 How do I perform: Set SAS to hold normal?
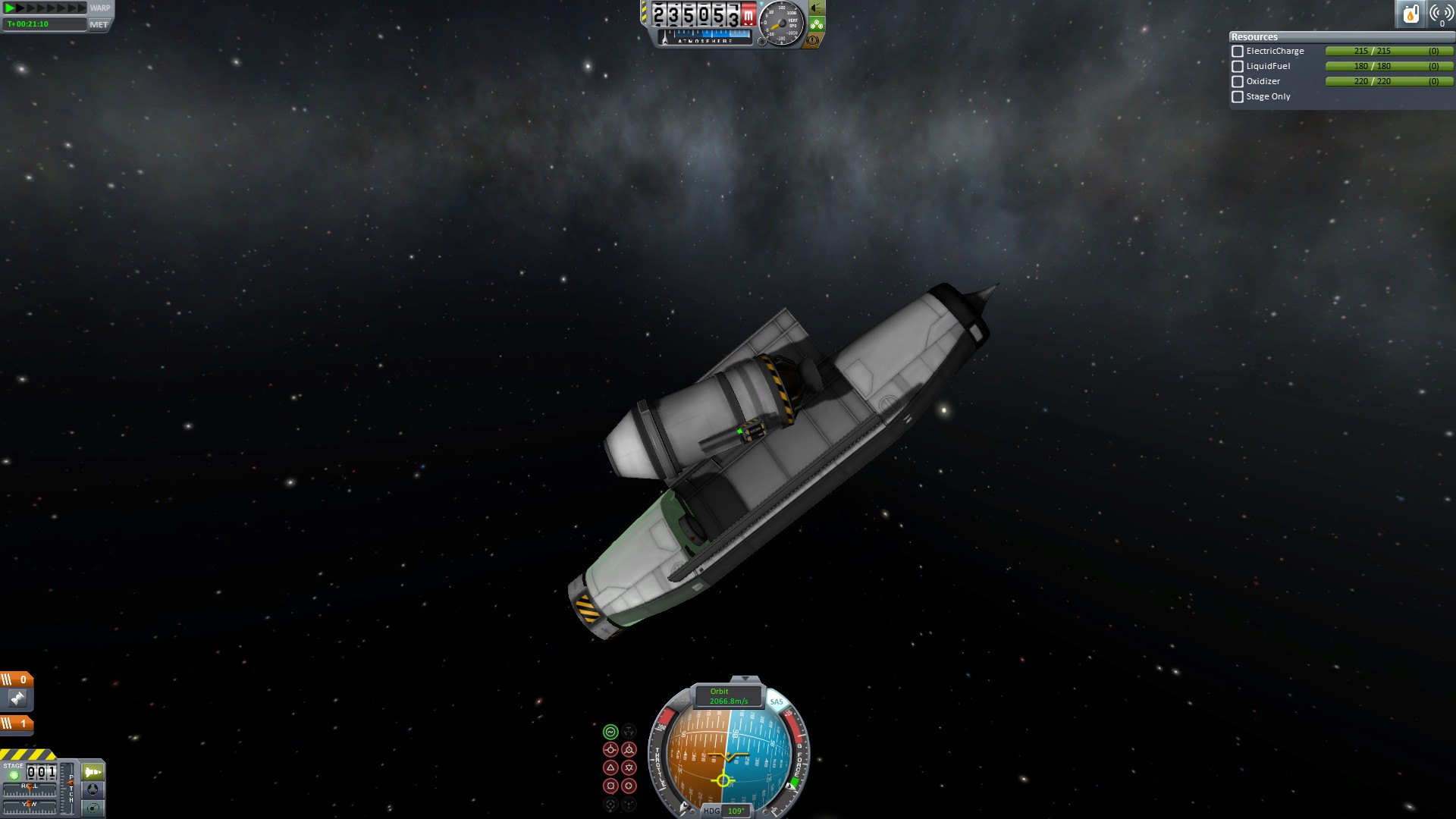coord(610,768)
